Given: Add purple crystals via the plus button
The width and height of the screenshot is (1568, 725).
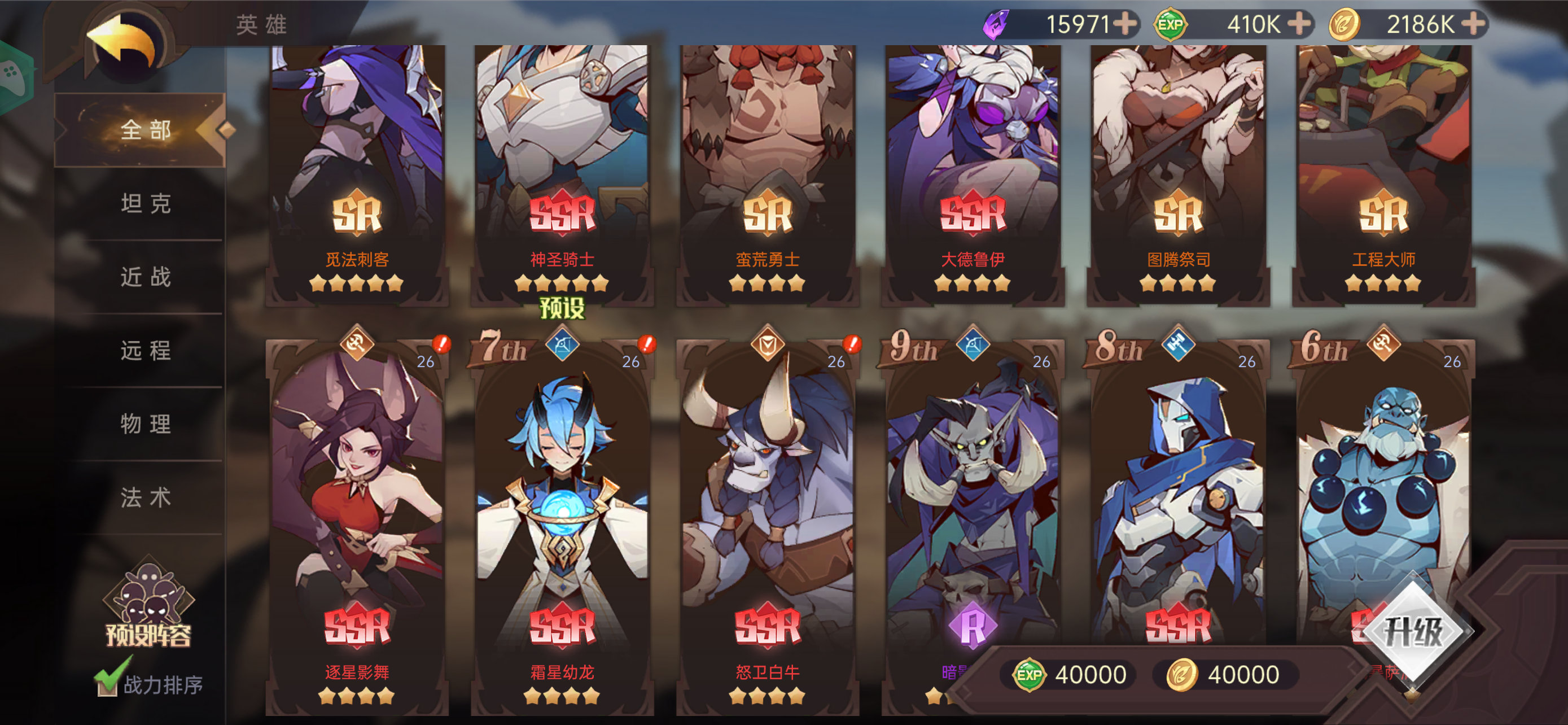Looking at the screenshot, I should (1125, 24).
